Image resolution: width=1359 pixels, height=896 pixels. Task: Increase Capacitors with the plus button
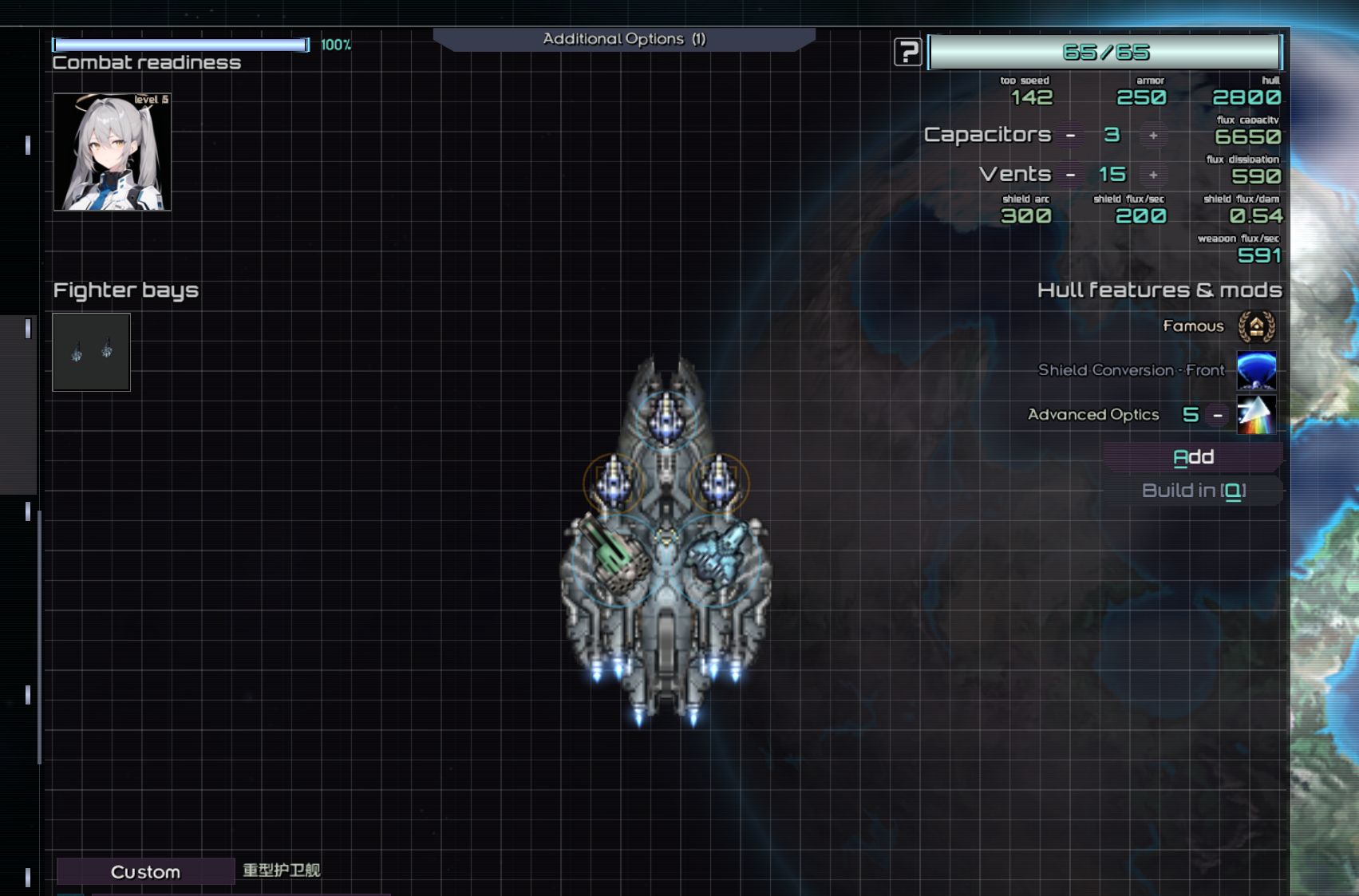pyautogui.click(x=1153, y=136)
